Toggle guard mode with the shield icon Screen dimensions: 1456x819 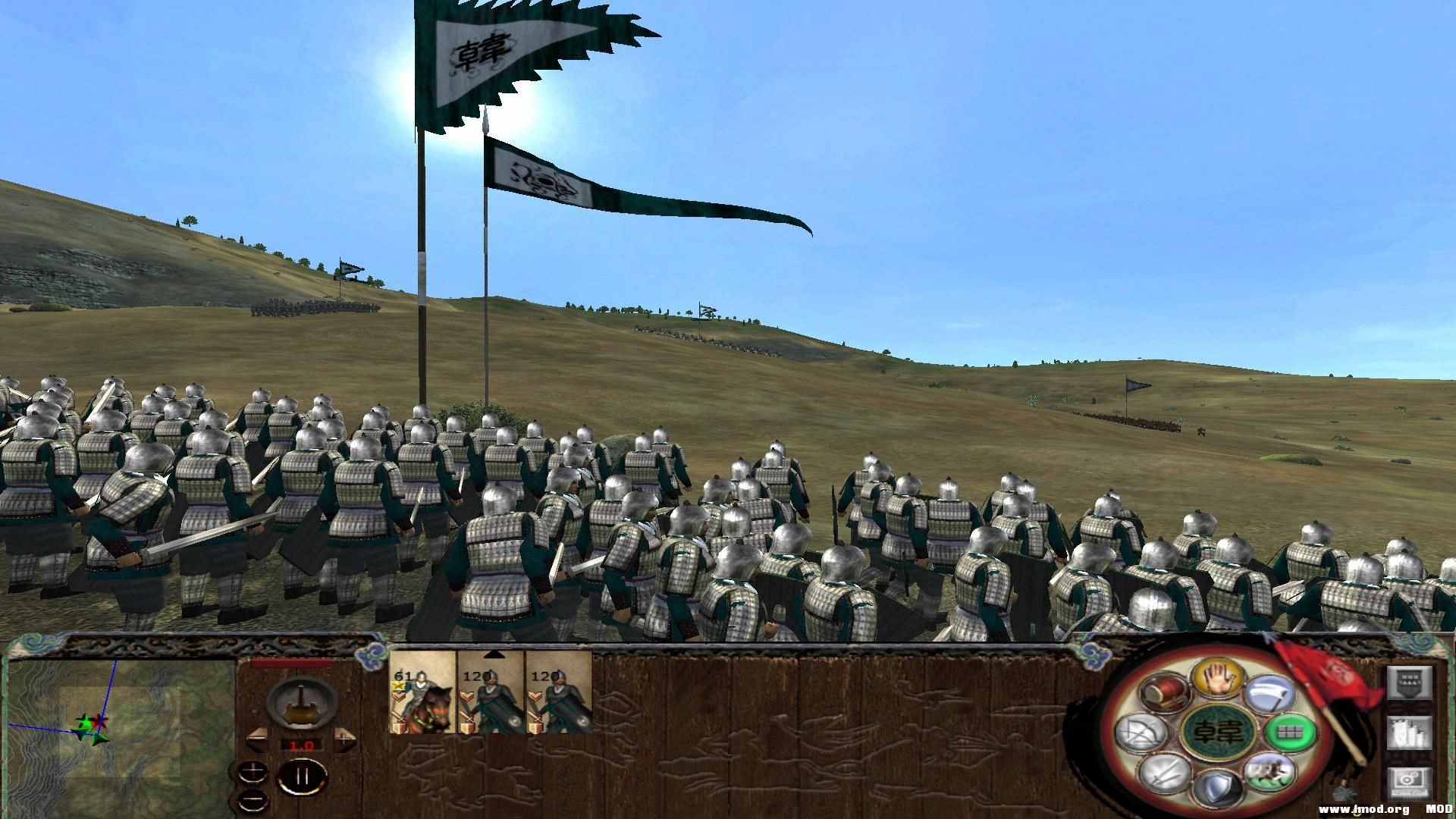click(x=1218, y=786)
